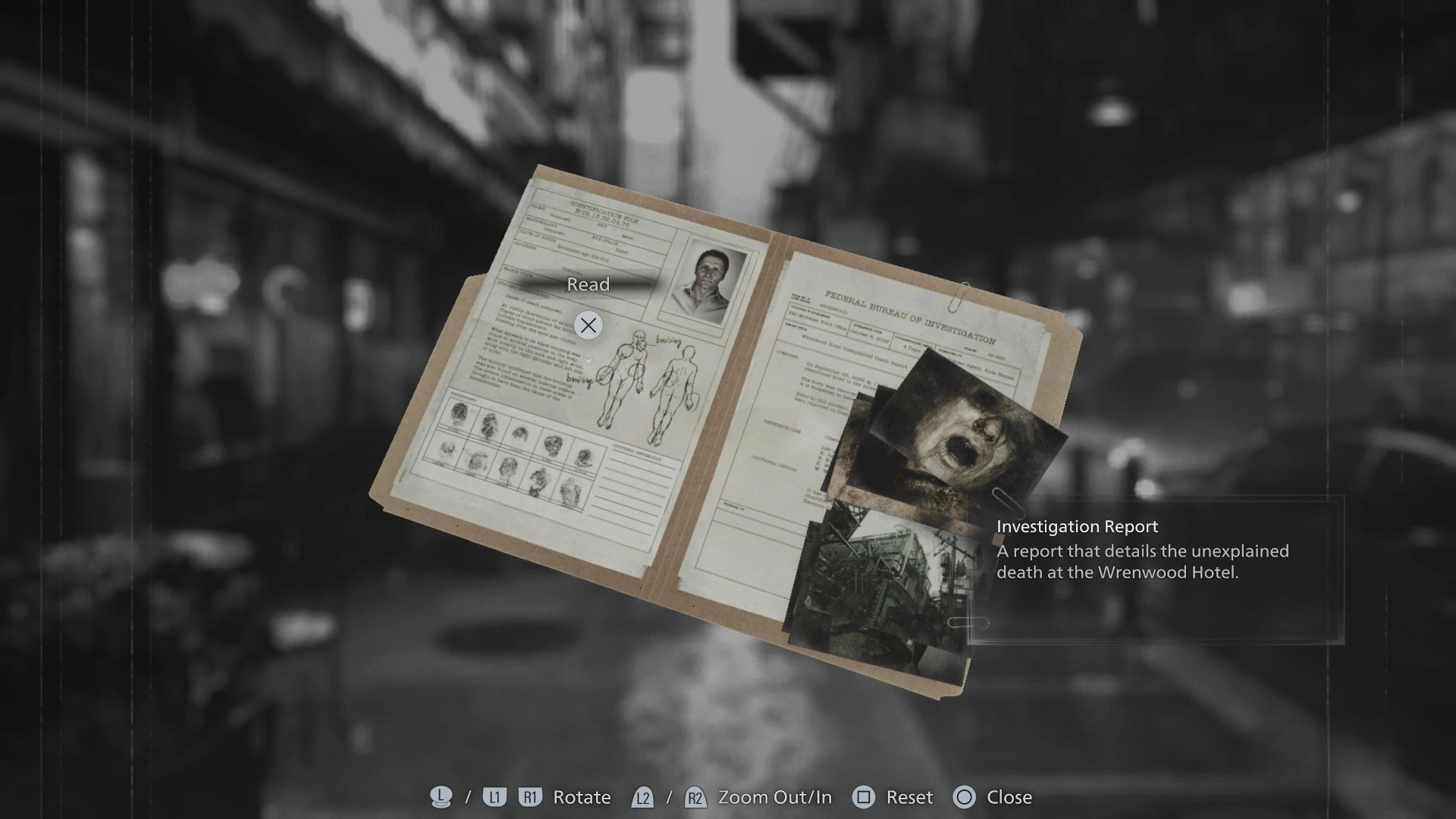Click the R1 button icon for Rotate
The image size is (1456, 819).
[x=529, y=797]
